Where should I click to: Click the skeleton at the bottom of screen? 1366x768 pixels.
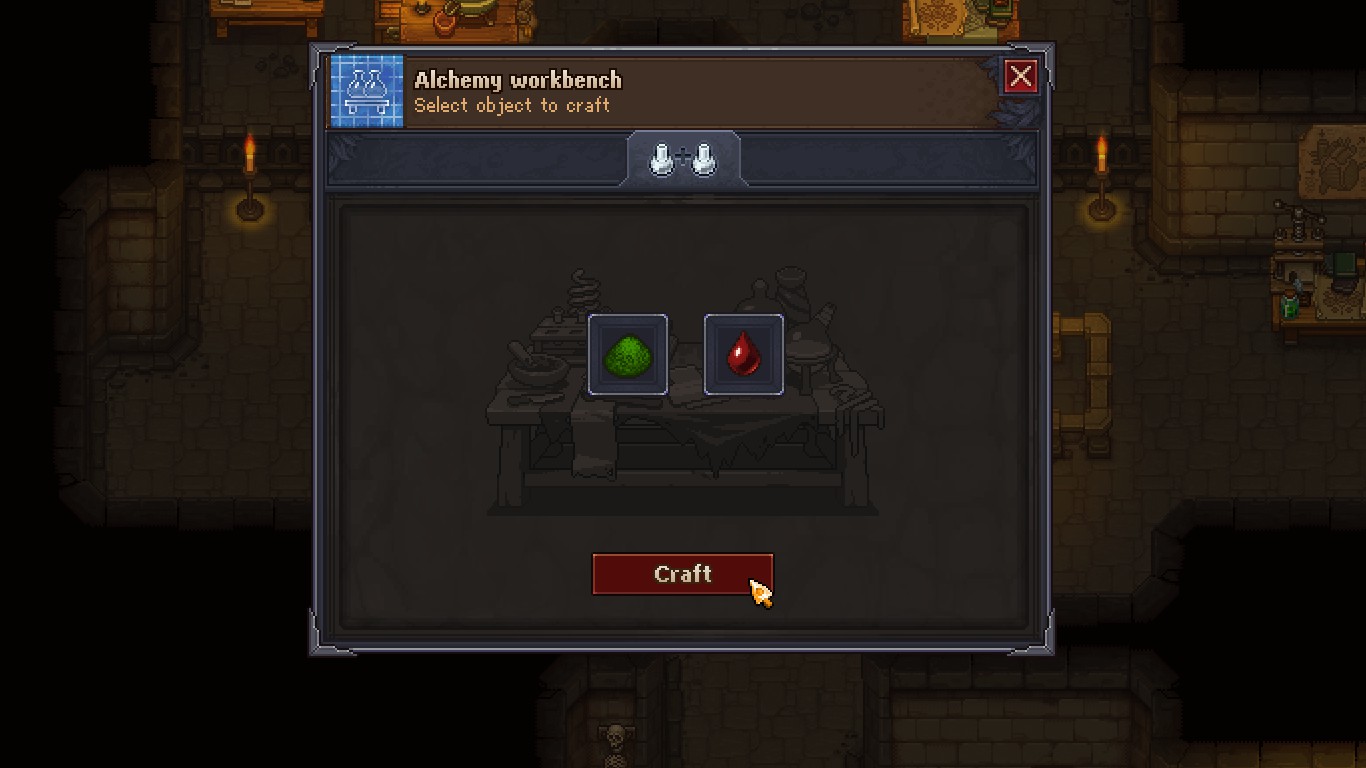point(615,736)
